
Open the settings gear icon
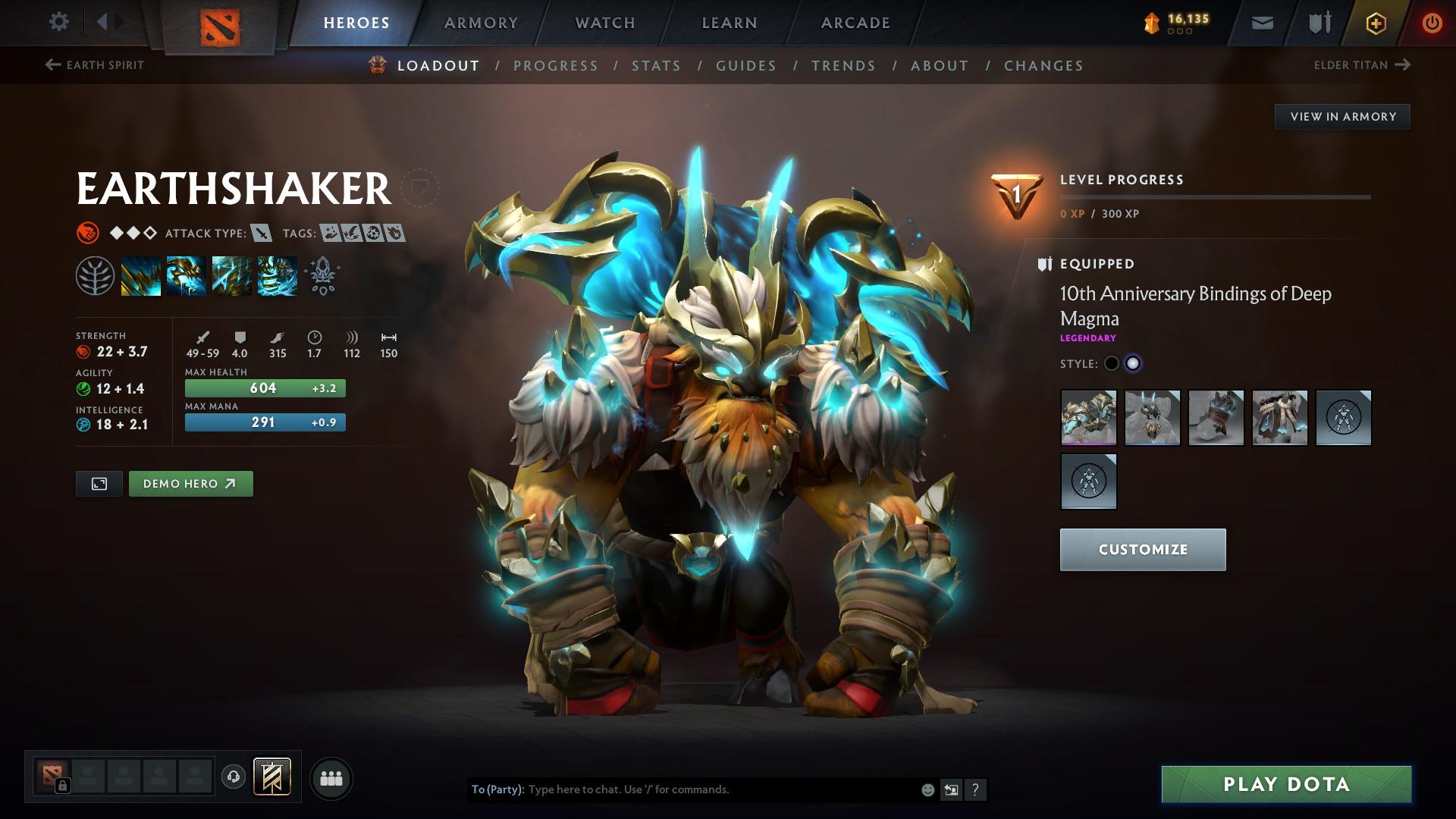(x=58, y=22)
